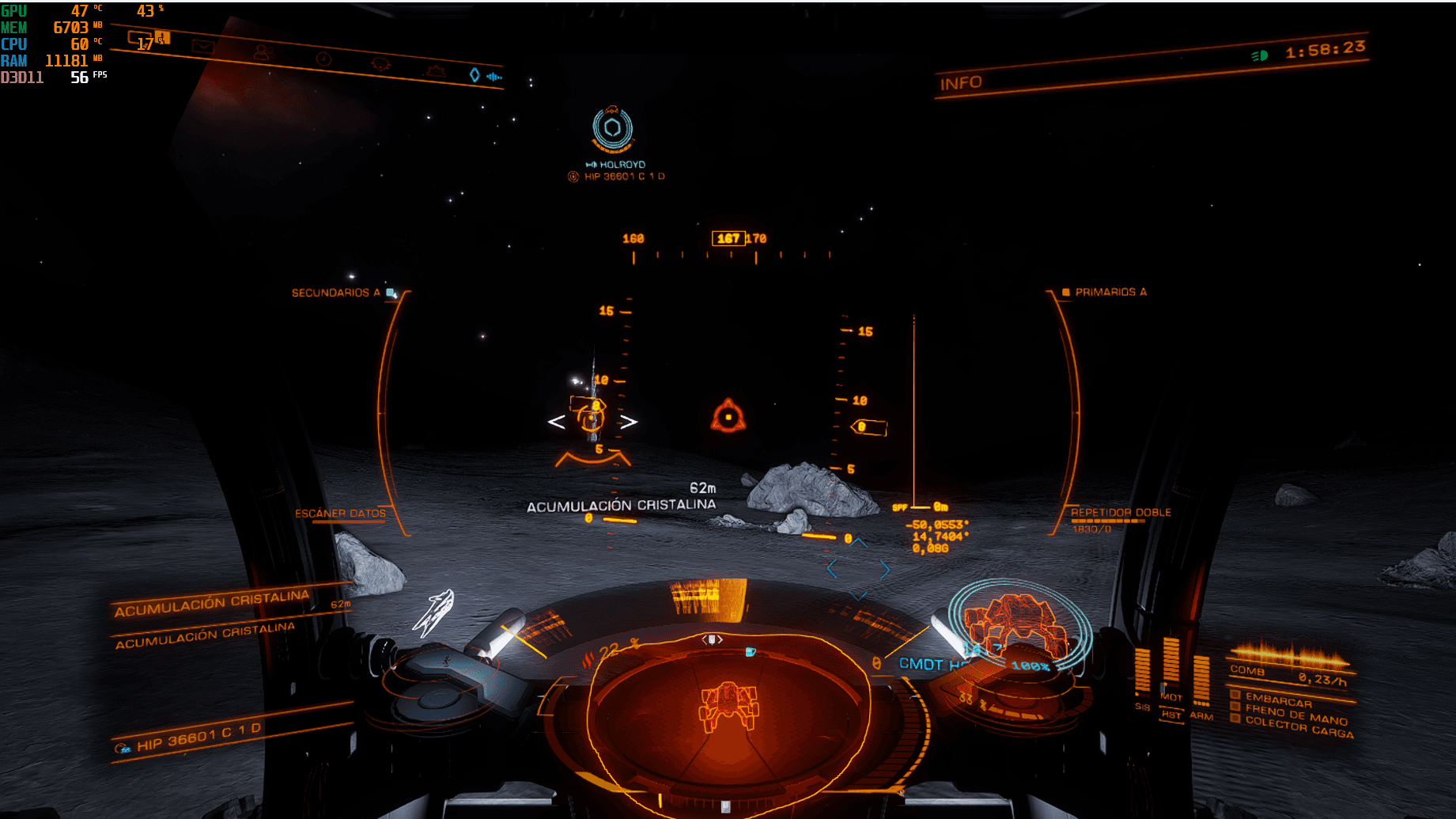The image size is (1456, 819).
Task: Click the Holroyd target marker
Action: point(613,129)
